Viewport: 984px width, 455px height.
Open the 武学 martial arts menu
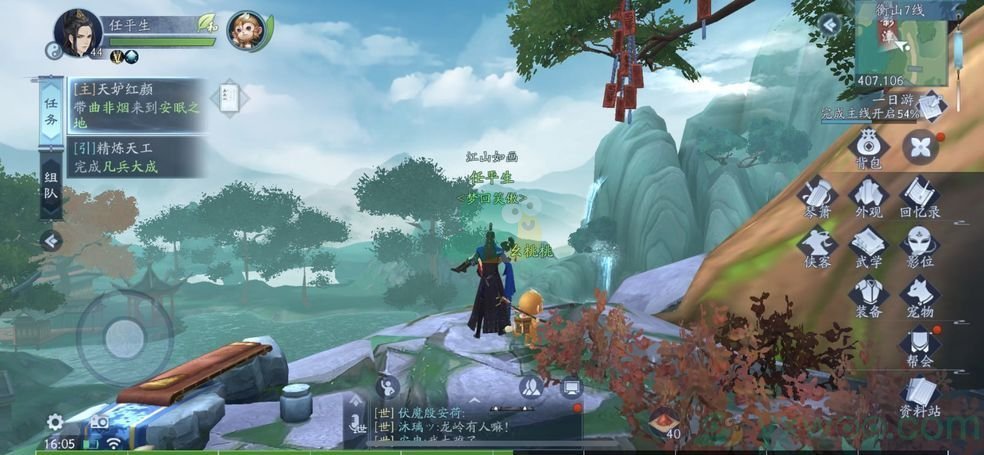[869, 246]
